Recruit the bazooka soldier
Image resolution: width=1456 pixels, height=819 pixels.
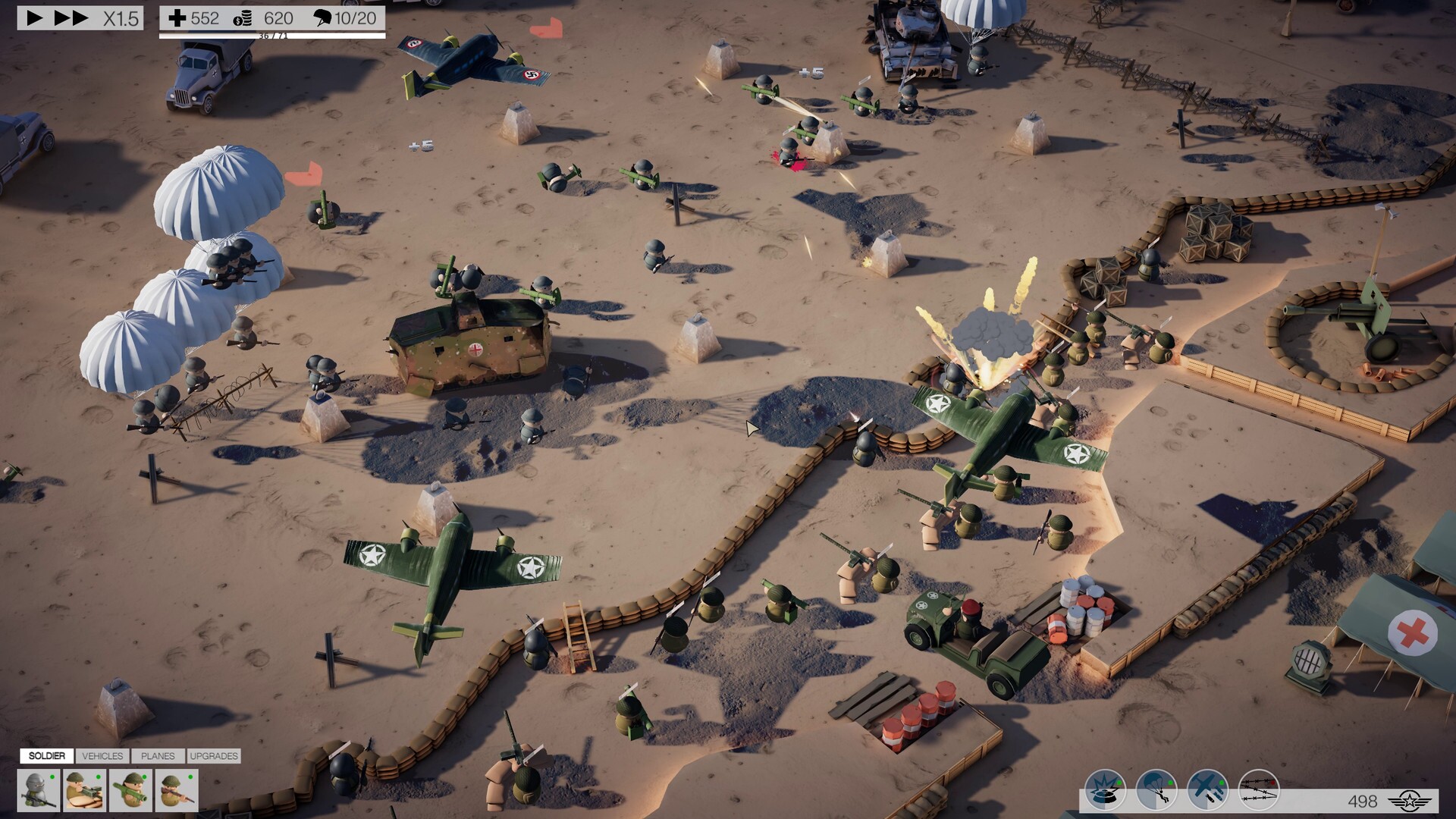coord(130,790)
